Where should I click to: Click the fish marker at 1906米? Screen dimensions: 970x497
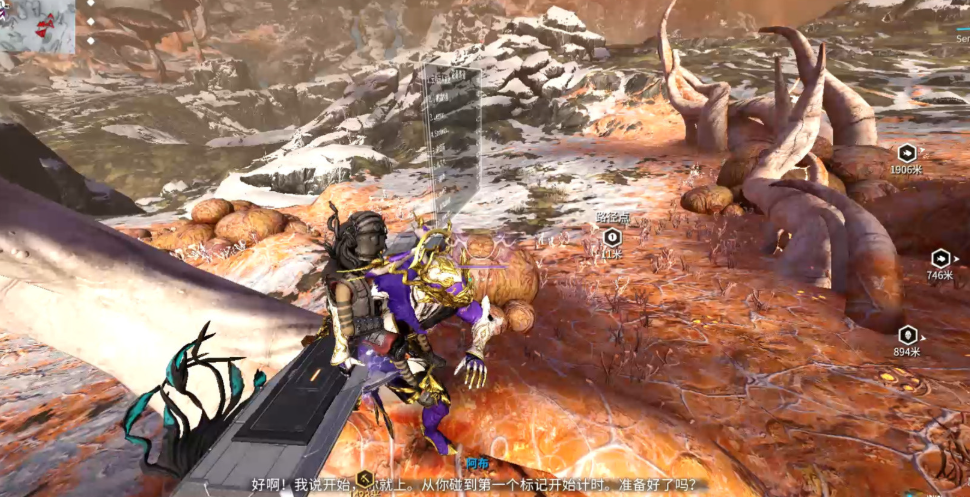pyautogui.click(x=907, y=153)
